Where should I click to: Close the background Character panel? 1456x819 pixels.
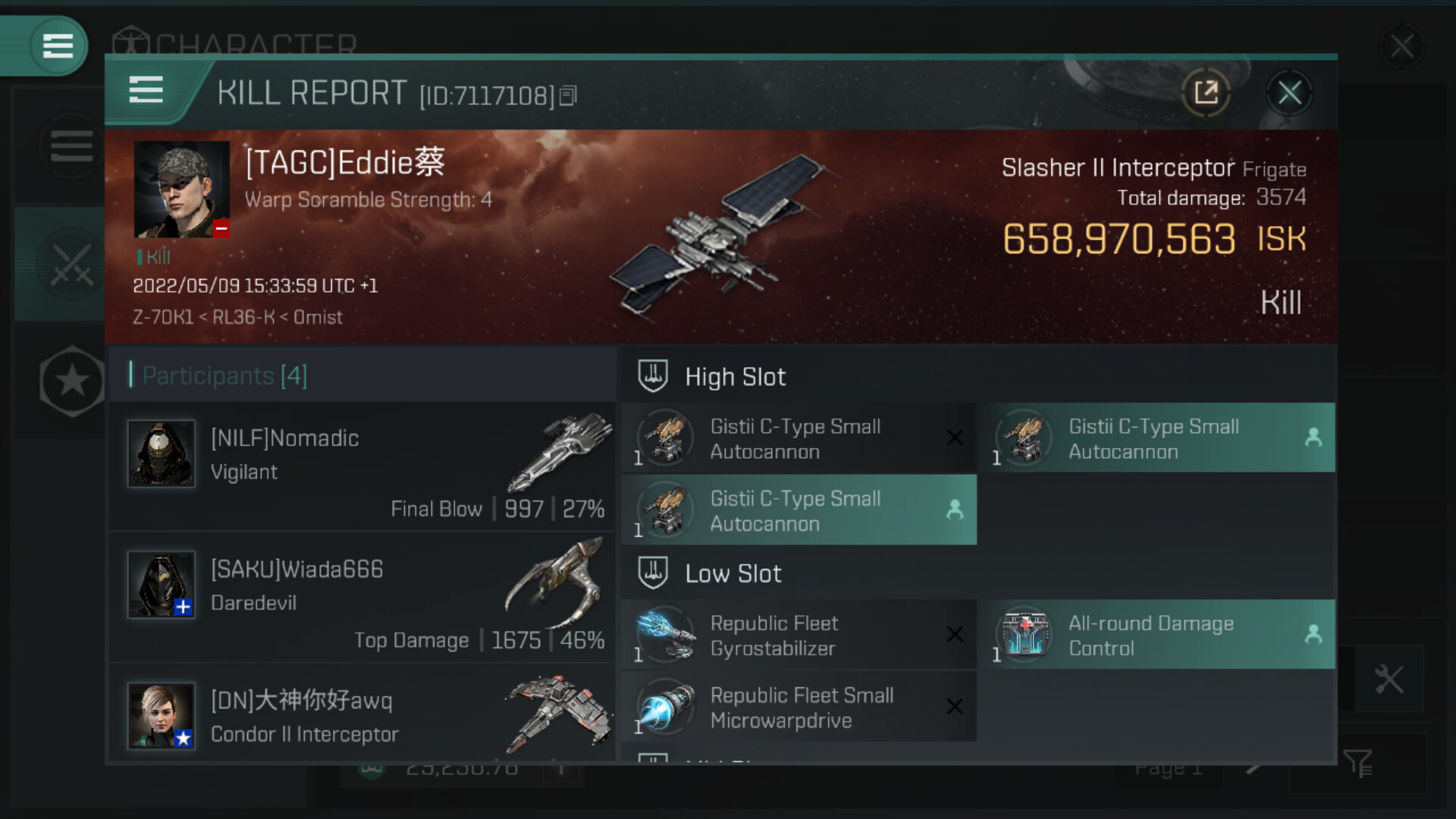(1401, 46)
